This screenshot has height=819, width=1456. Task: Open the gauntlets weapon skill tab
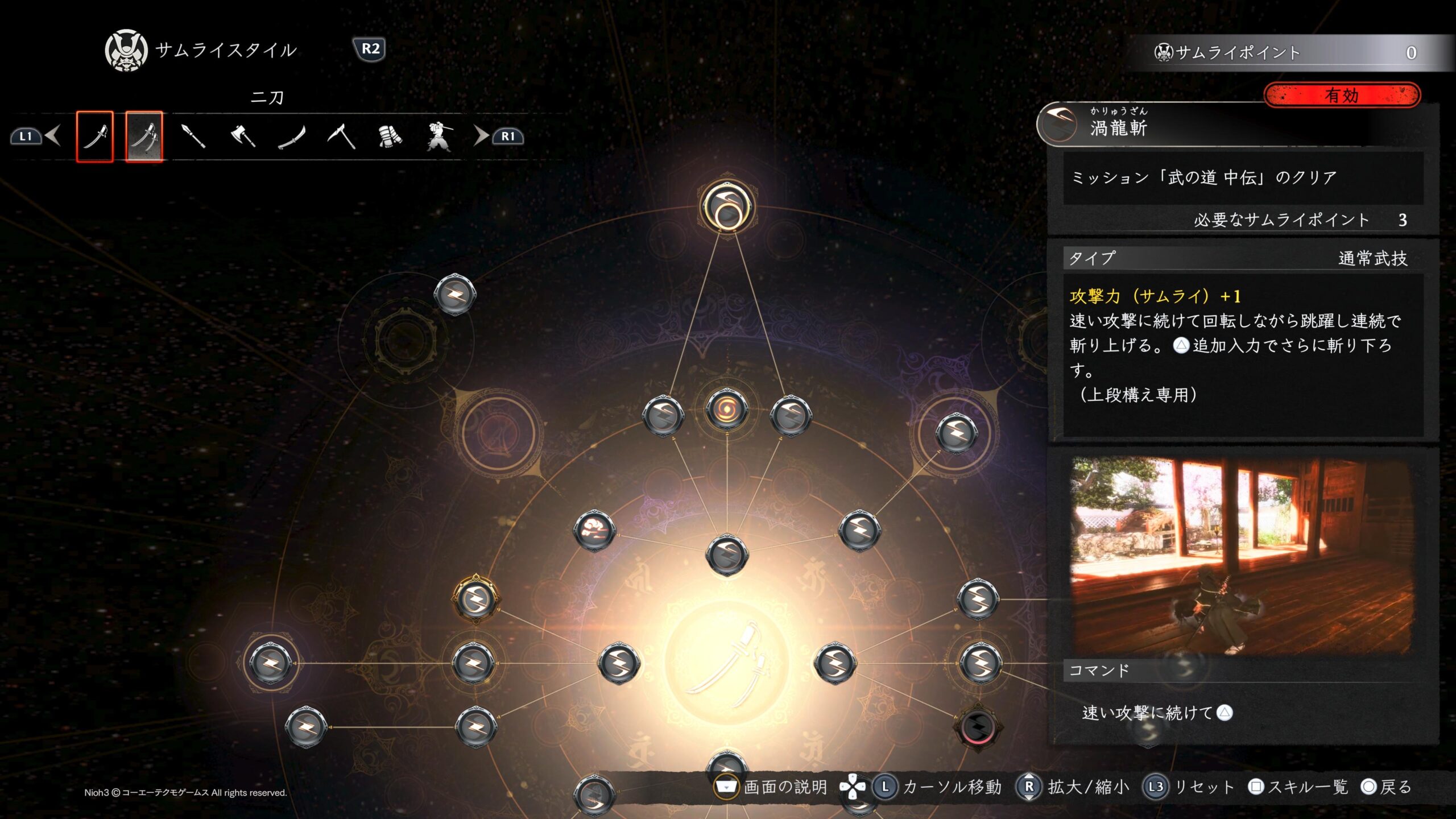pyautogui.click(x=390, y=136)
